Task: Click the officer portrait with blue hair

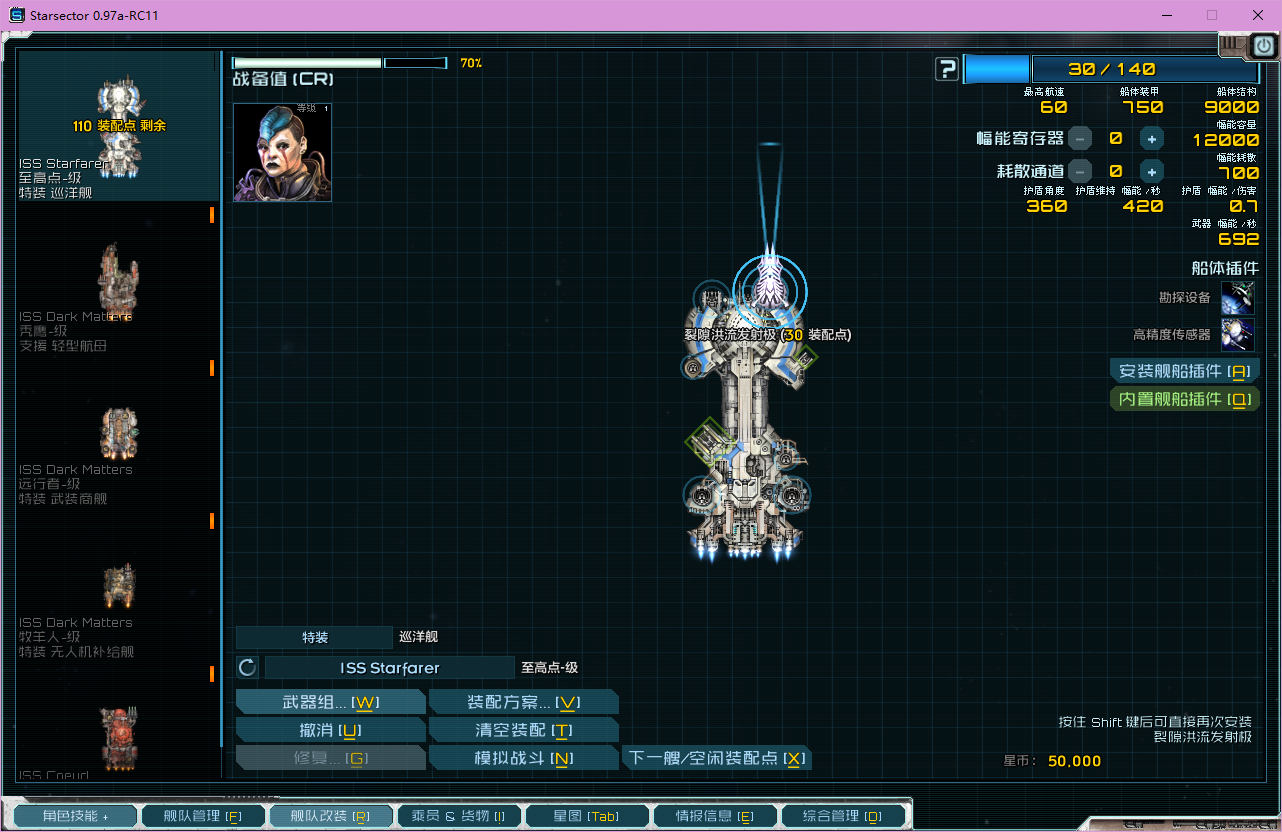Action: [282, 152]
